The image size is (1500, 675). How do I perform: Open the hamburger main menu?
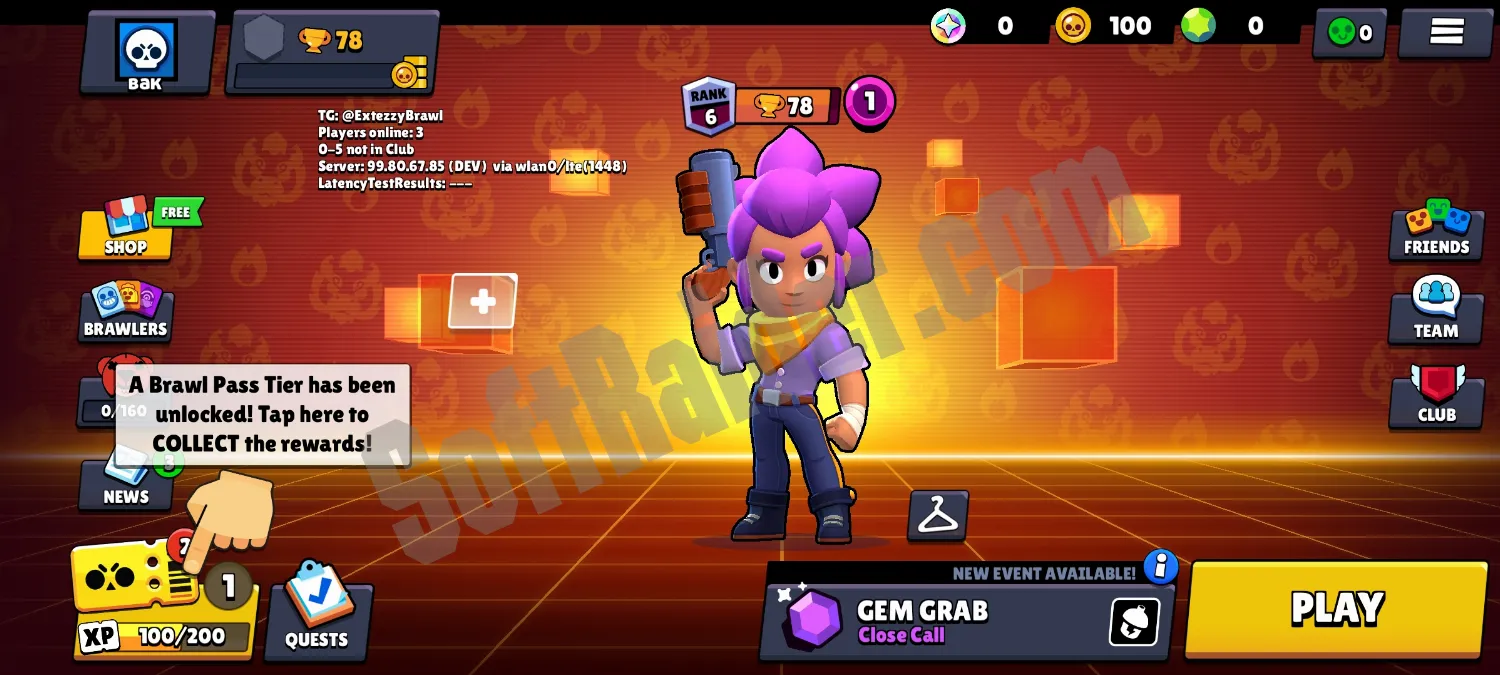click(x=1446, y=32)
